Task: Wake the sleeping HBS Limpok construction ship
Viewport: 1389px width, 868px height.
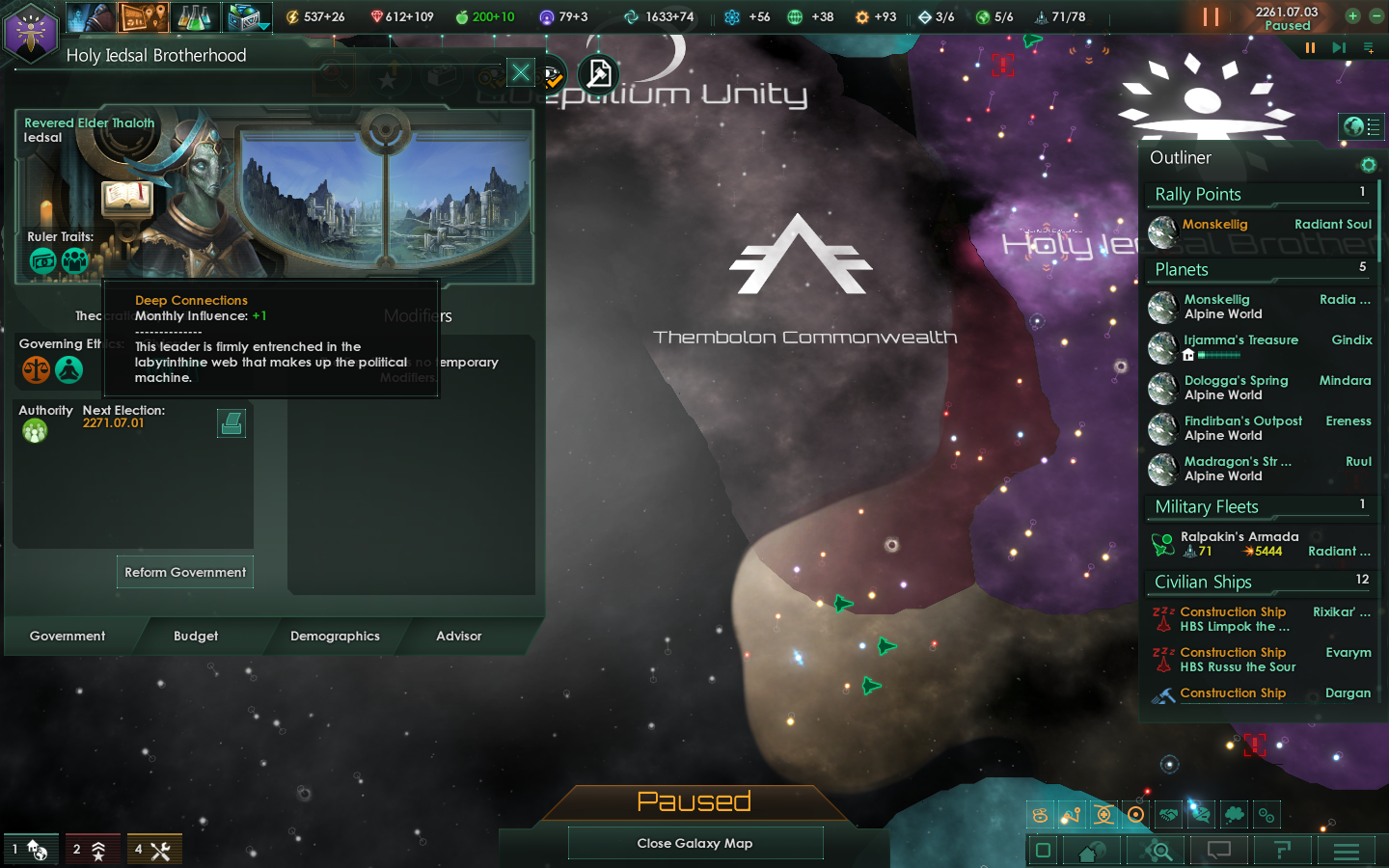Action: click(x=1164, y=611)
